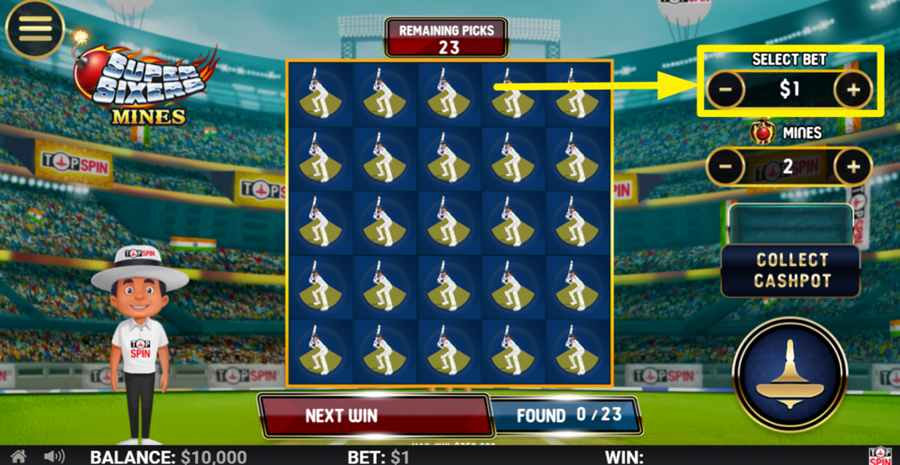The image size is (900, 465).
Task: Open the hamburger menu
Action: (35, 29)
